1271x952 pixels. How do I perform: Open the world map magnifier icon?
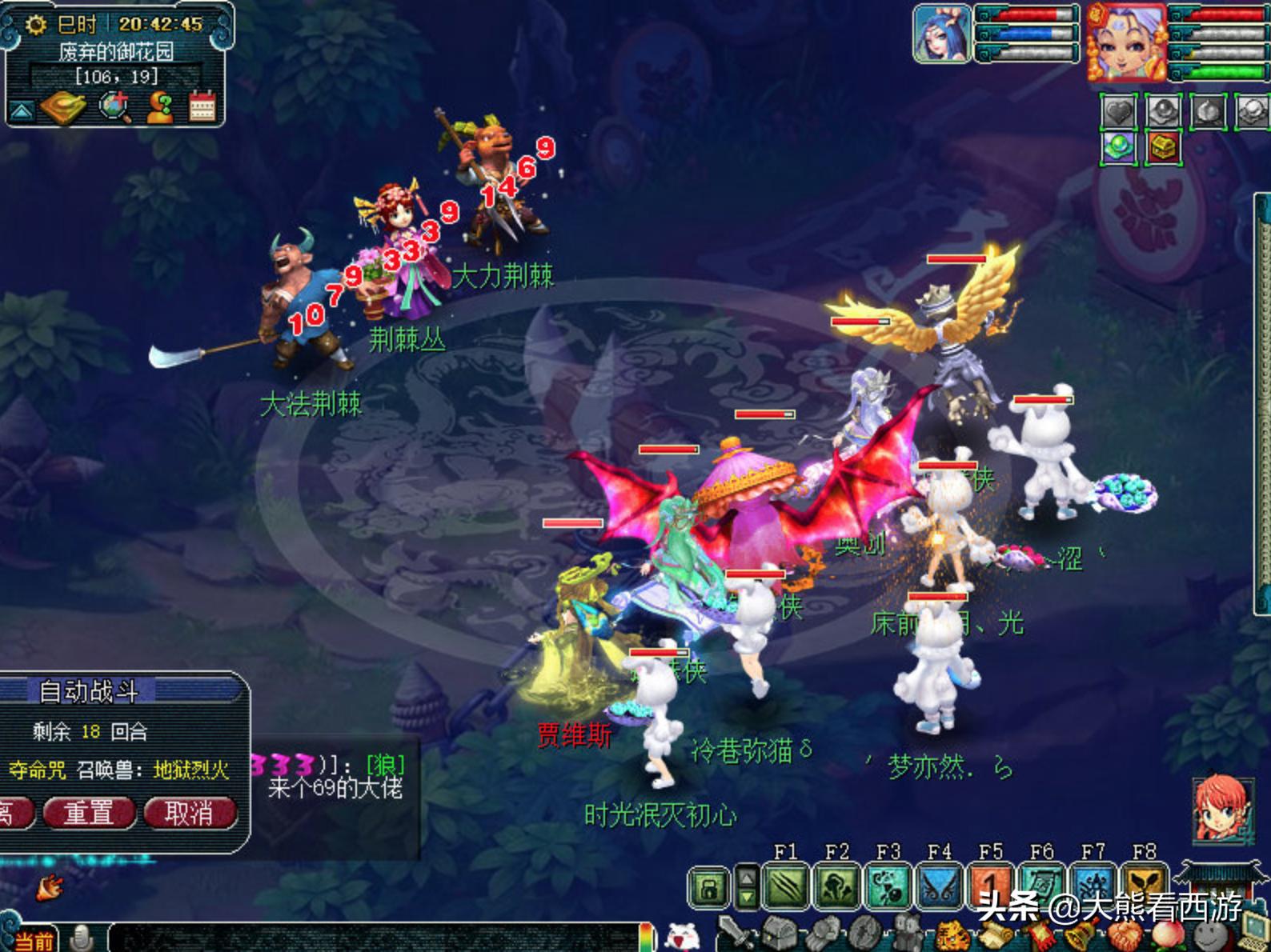[x=114, y=107]
